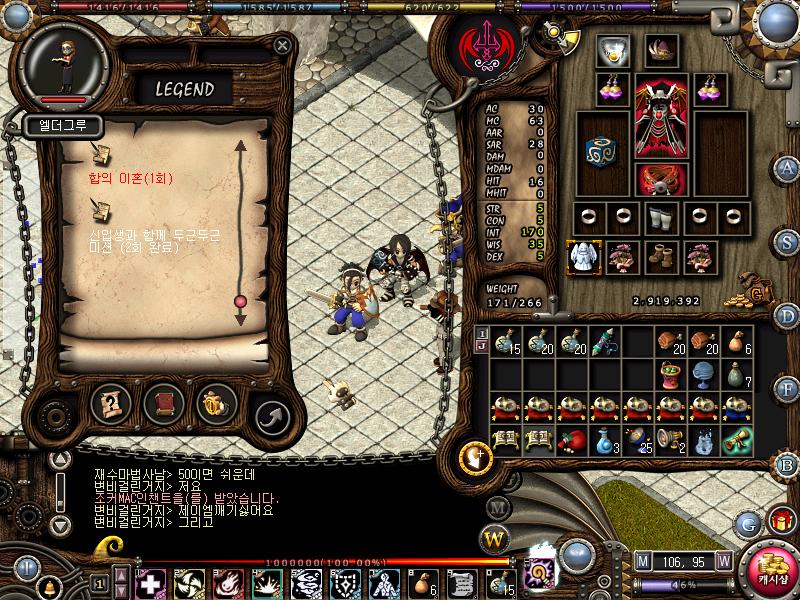Open the question-mark scroll button

pyautogui.click(x=111, y=403)
